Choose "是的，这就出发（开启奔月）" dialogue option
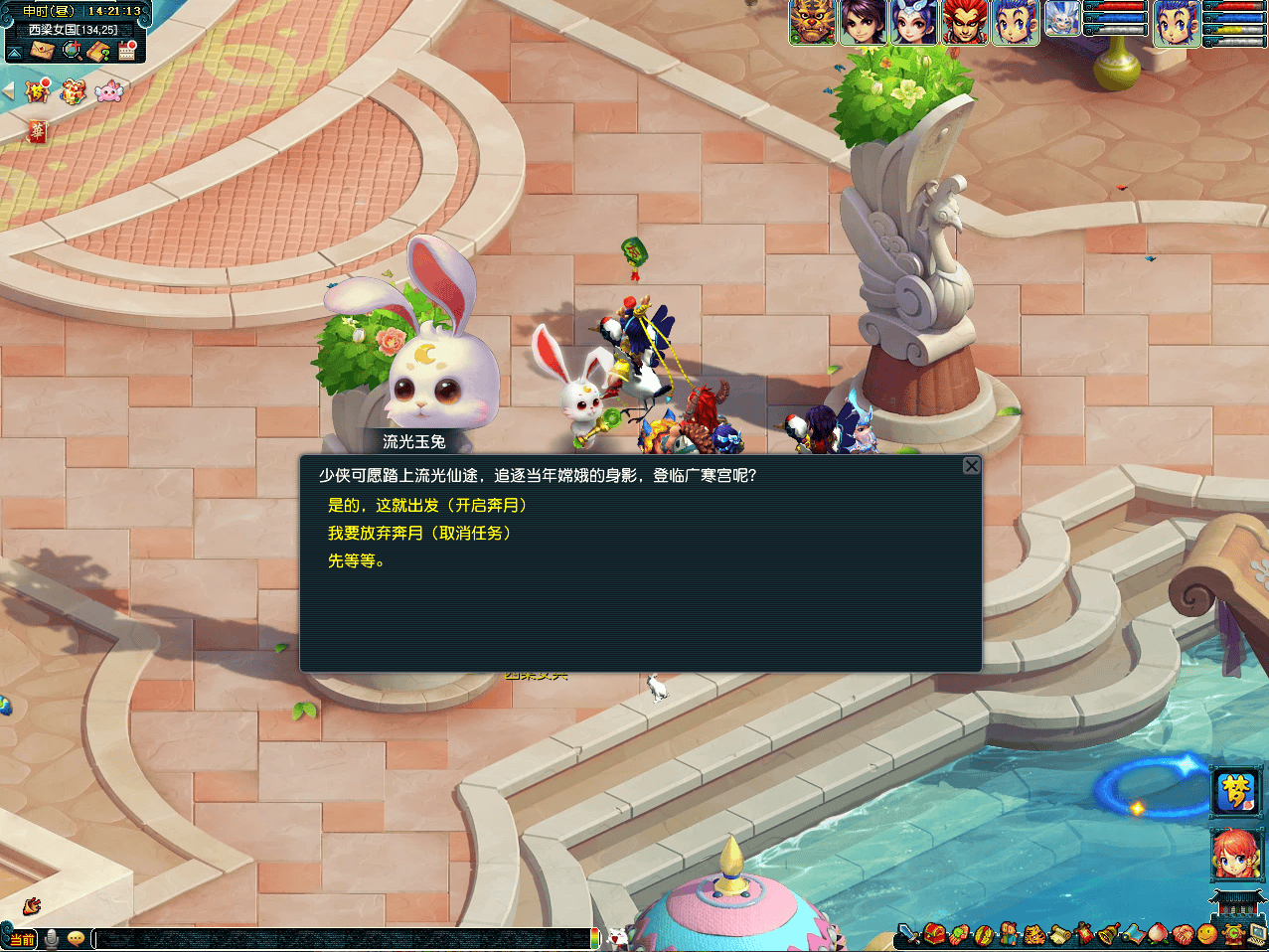The image size is (1269, 952). pyautogui.click(x=427, y=506)
